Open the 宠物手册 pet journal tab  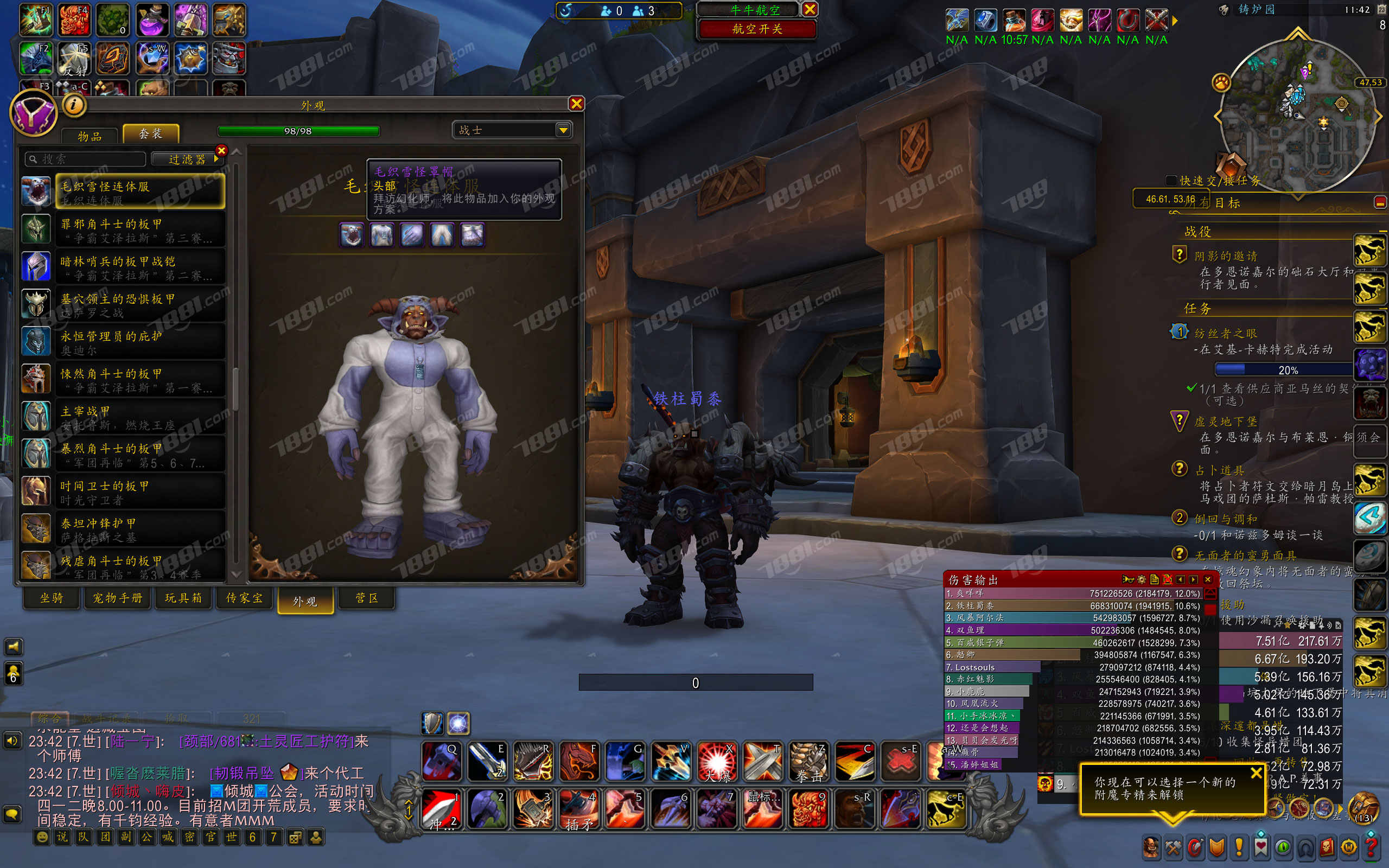[118, 598]
